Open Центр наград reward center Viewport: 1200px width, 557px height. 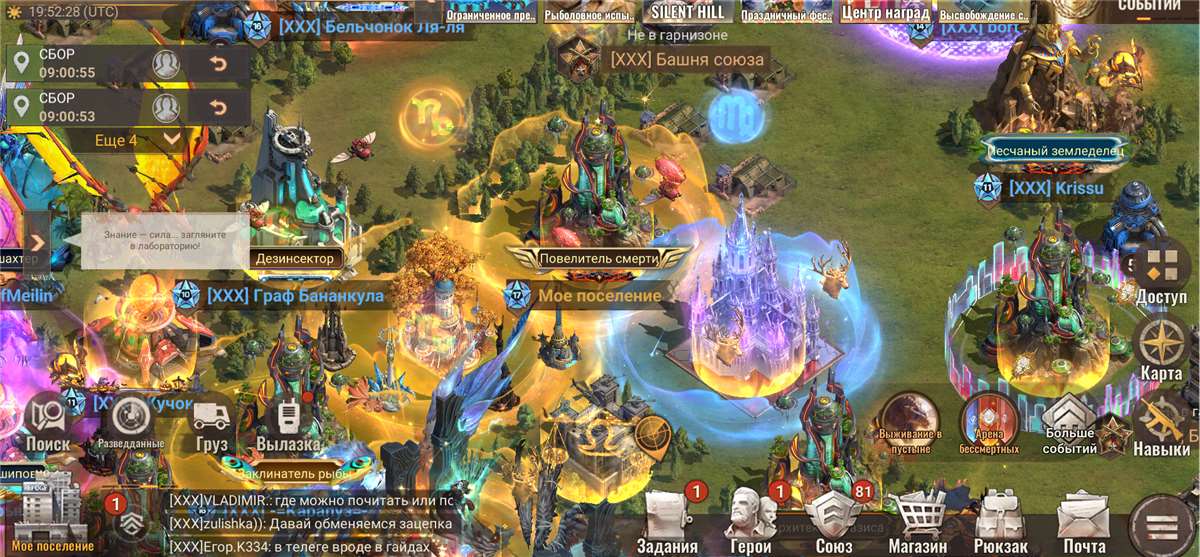[x=884, y=12]
